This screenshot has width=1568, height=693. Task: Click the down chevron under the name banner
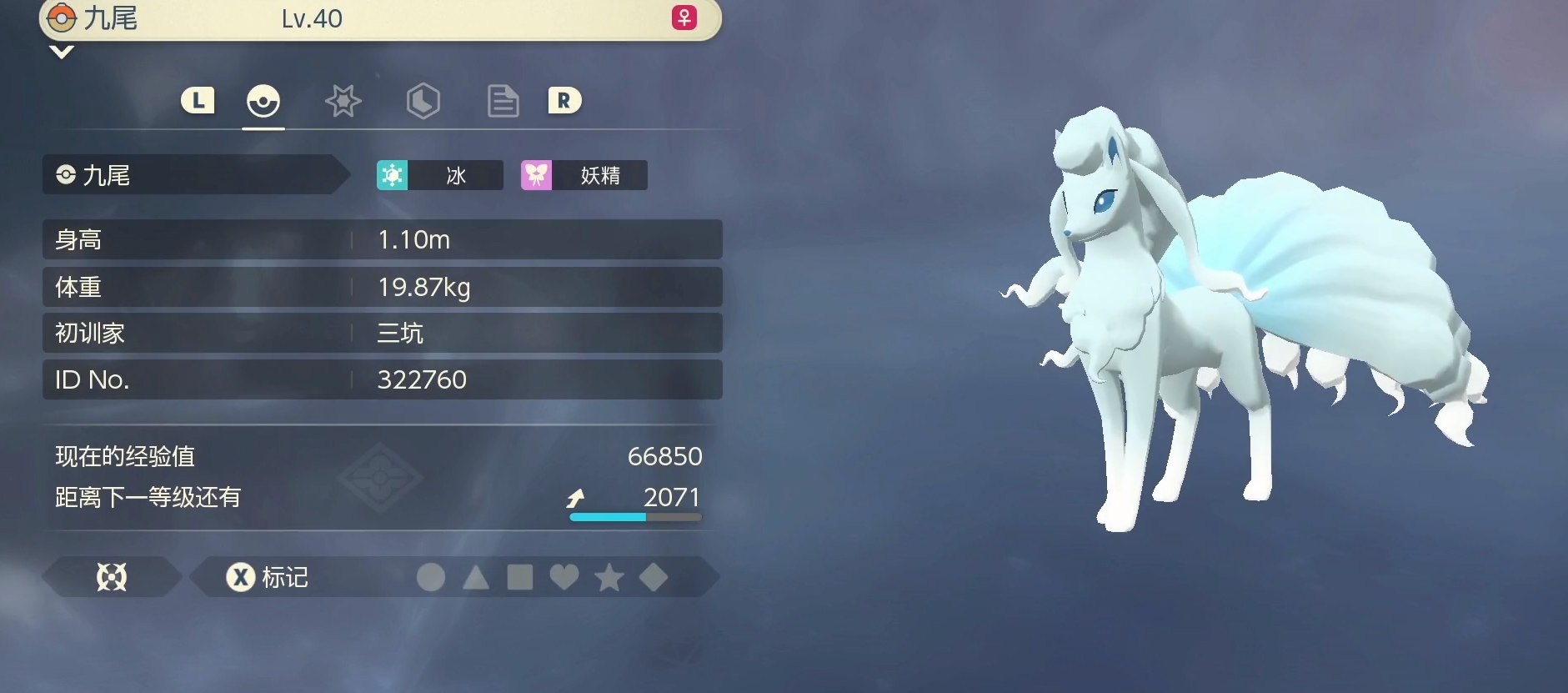[x=62, y=53]
